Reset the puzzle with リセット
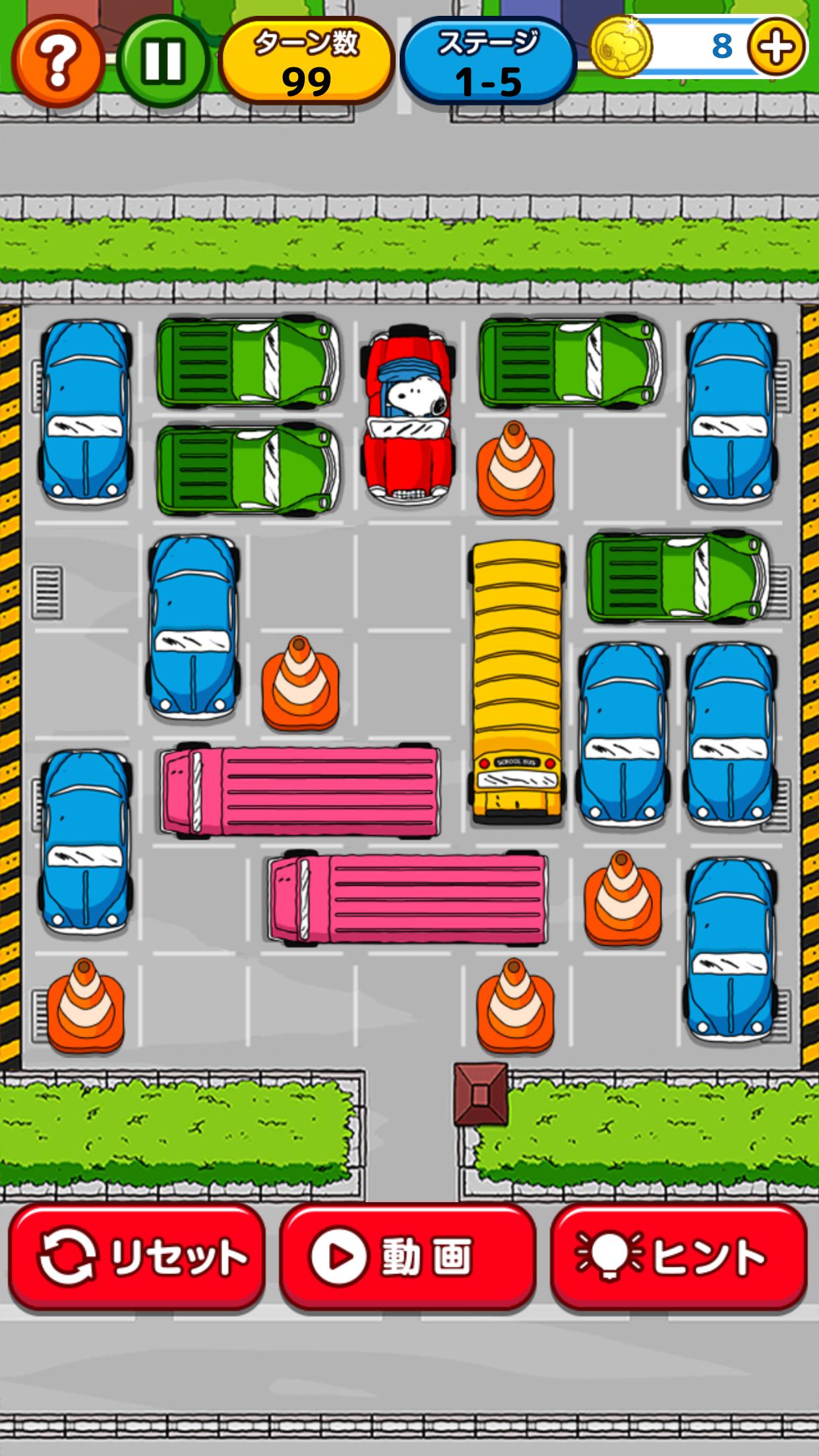 tap(136, 1258)
